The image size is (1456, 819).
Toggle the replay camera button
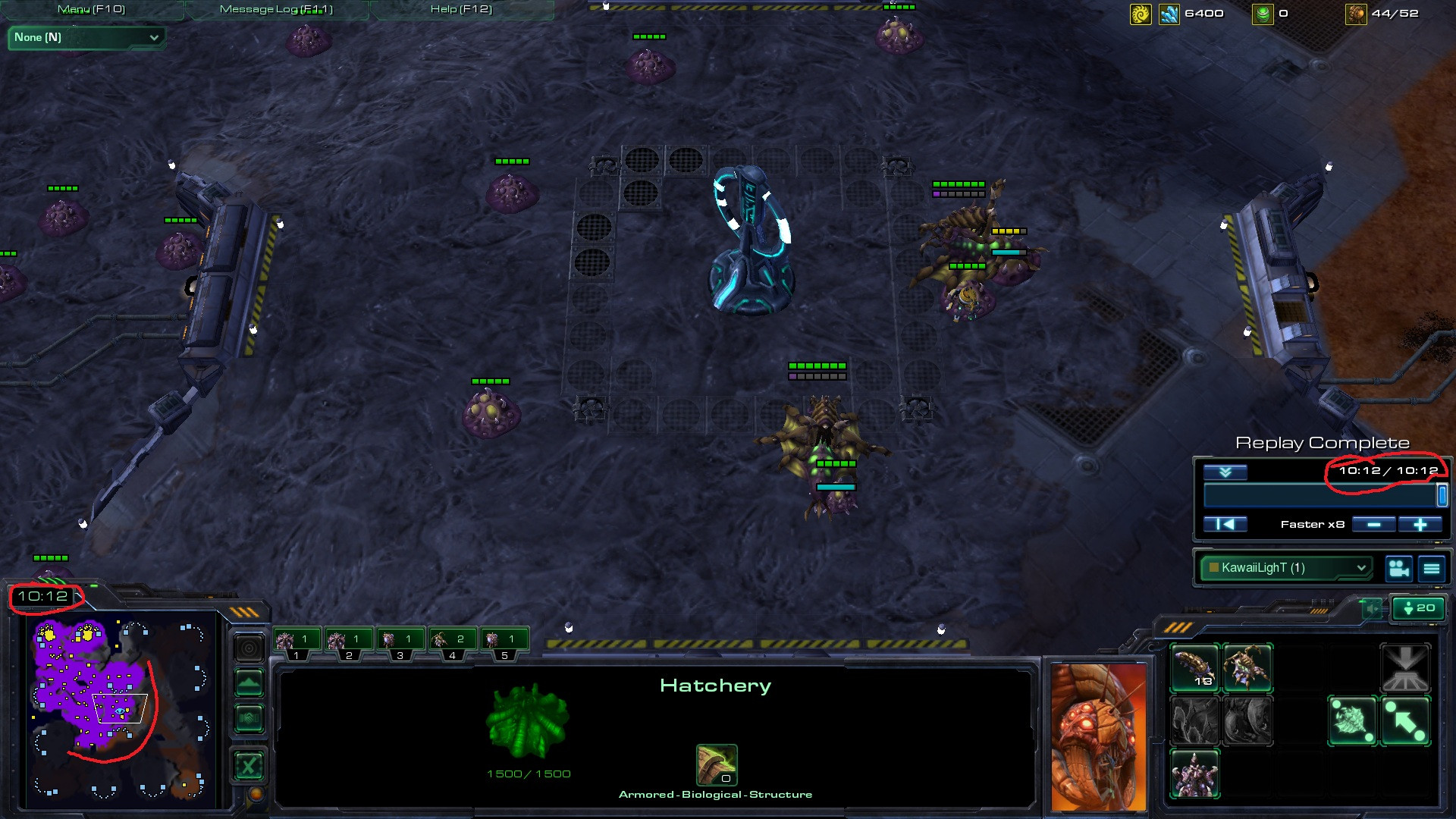pos(1399,568)
